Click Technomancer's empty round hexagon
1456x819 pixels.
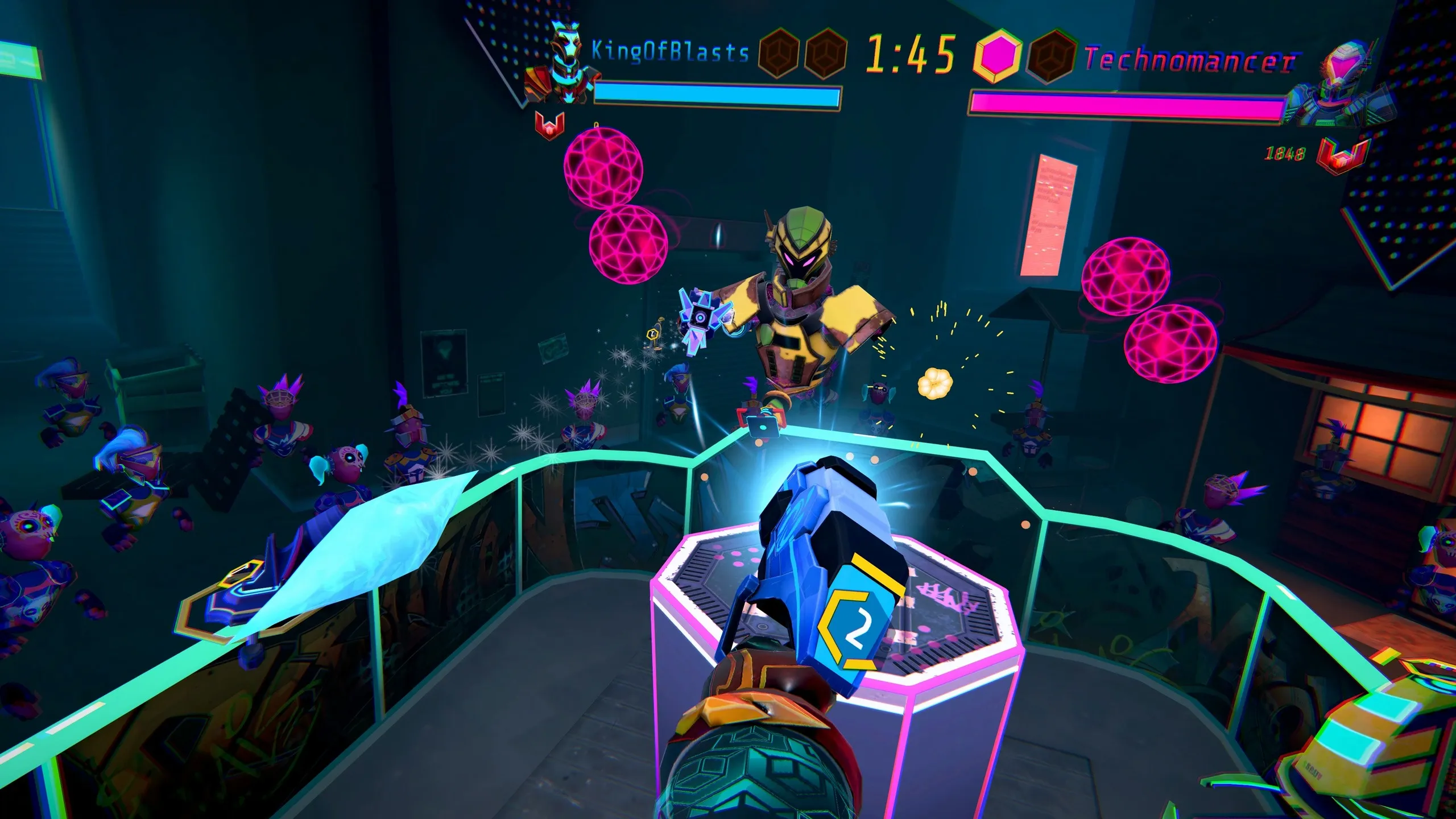click(x=1051, y=58)
